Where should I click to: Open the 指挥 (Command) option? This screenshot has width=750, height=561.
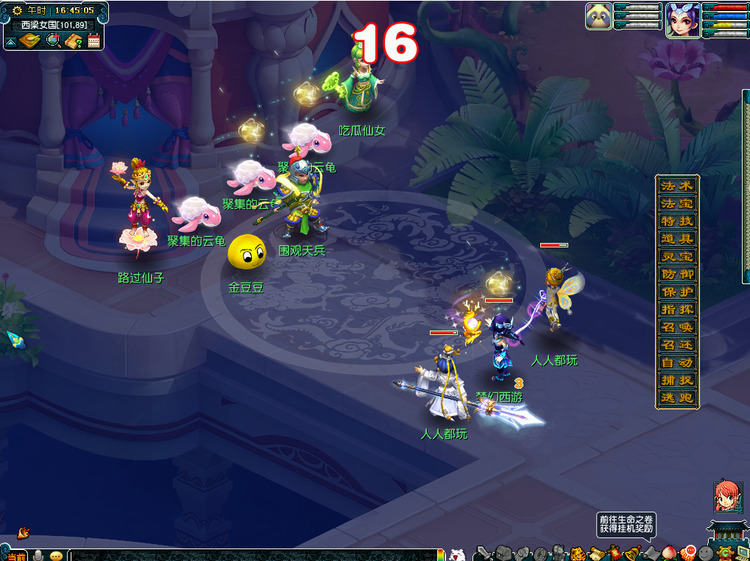[x=677, y=308]
